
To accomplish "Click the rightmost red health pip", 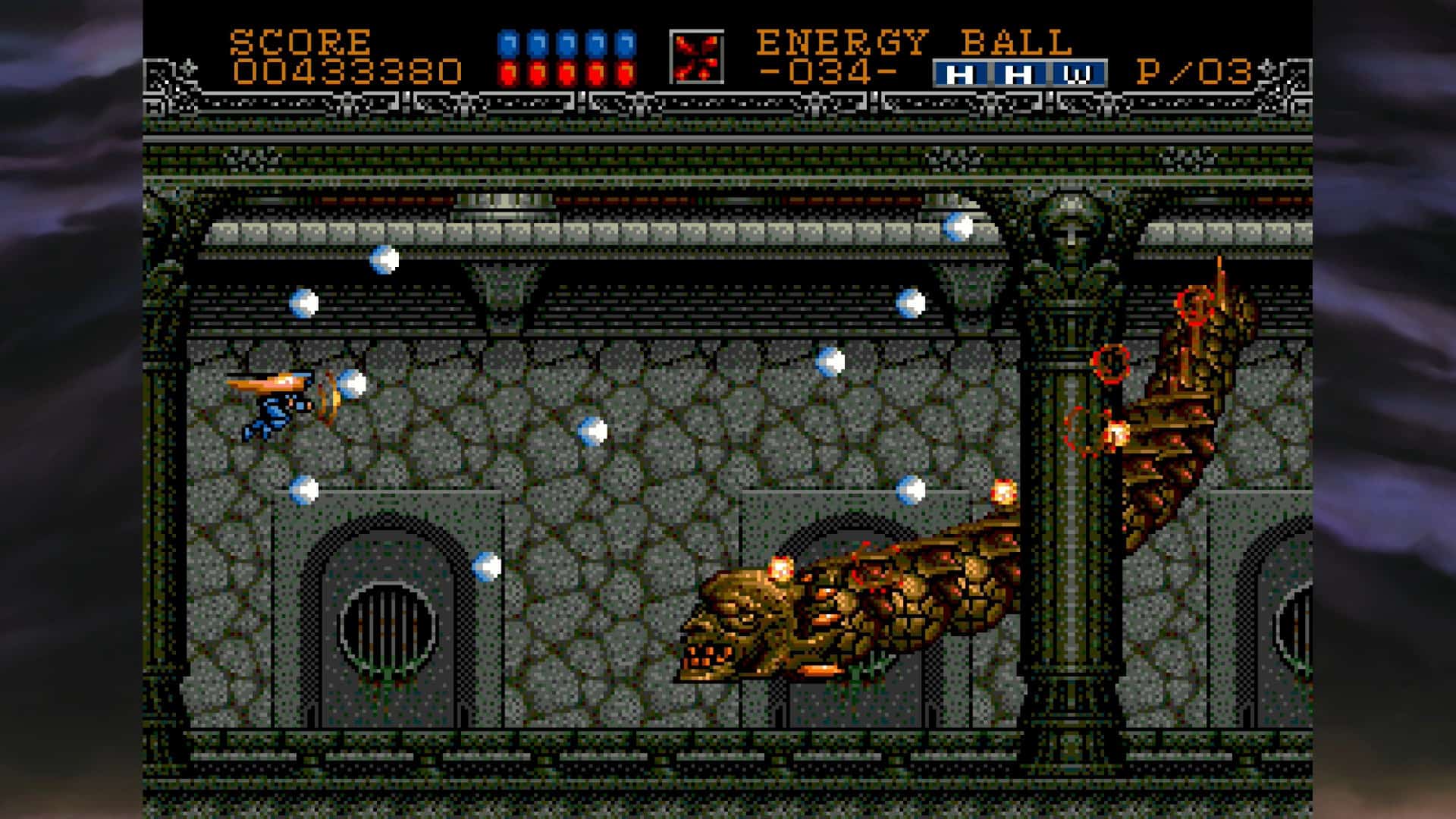I will pyautogui.click(x=626, y=72).
